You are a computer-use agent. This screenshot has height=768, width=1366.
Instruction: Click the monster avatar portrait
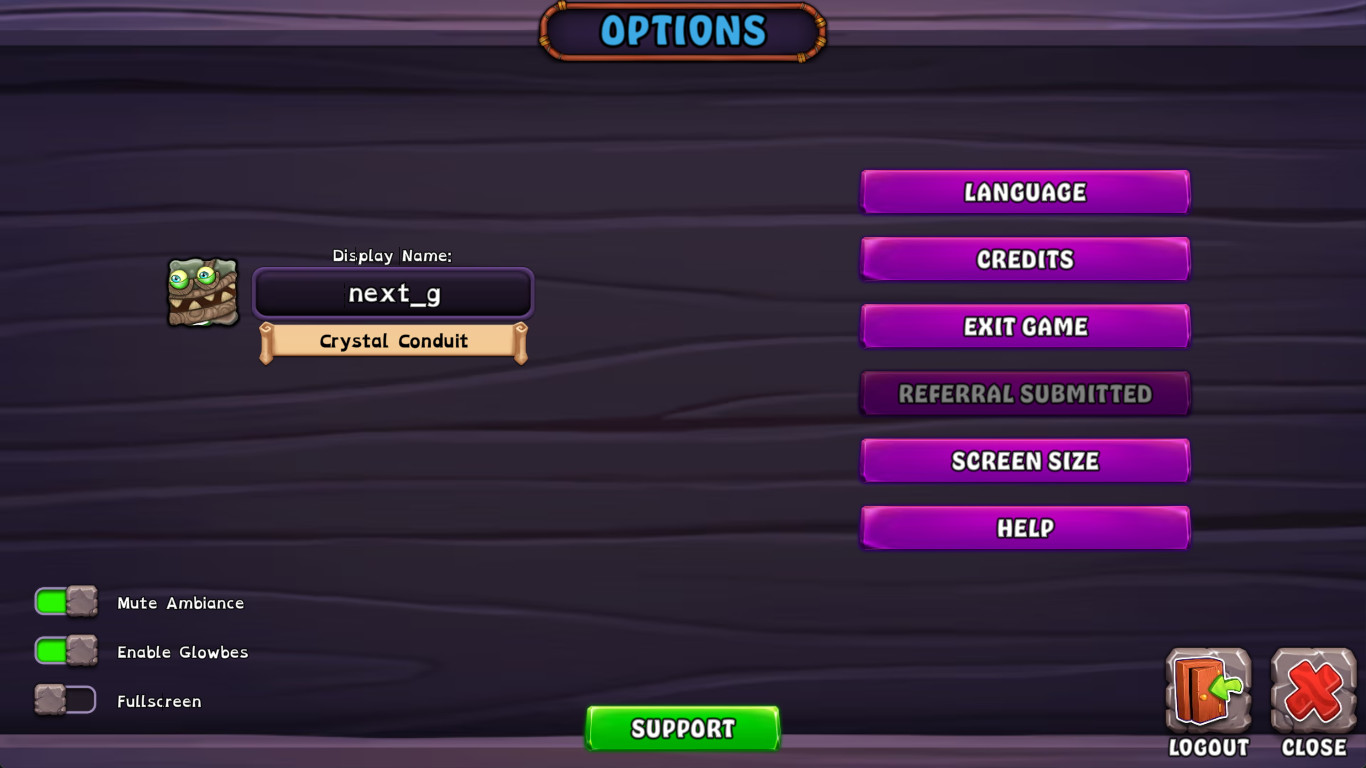click(203, 292)
